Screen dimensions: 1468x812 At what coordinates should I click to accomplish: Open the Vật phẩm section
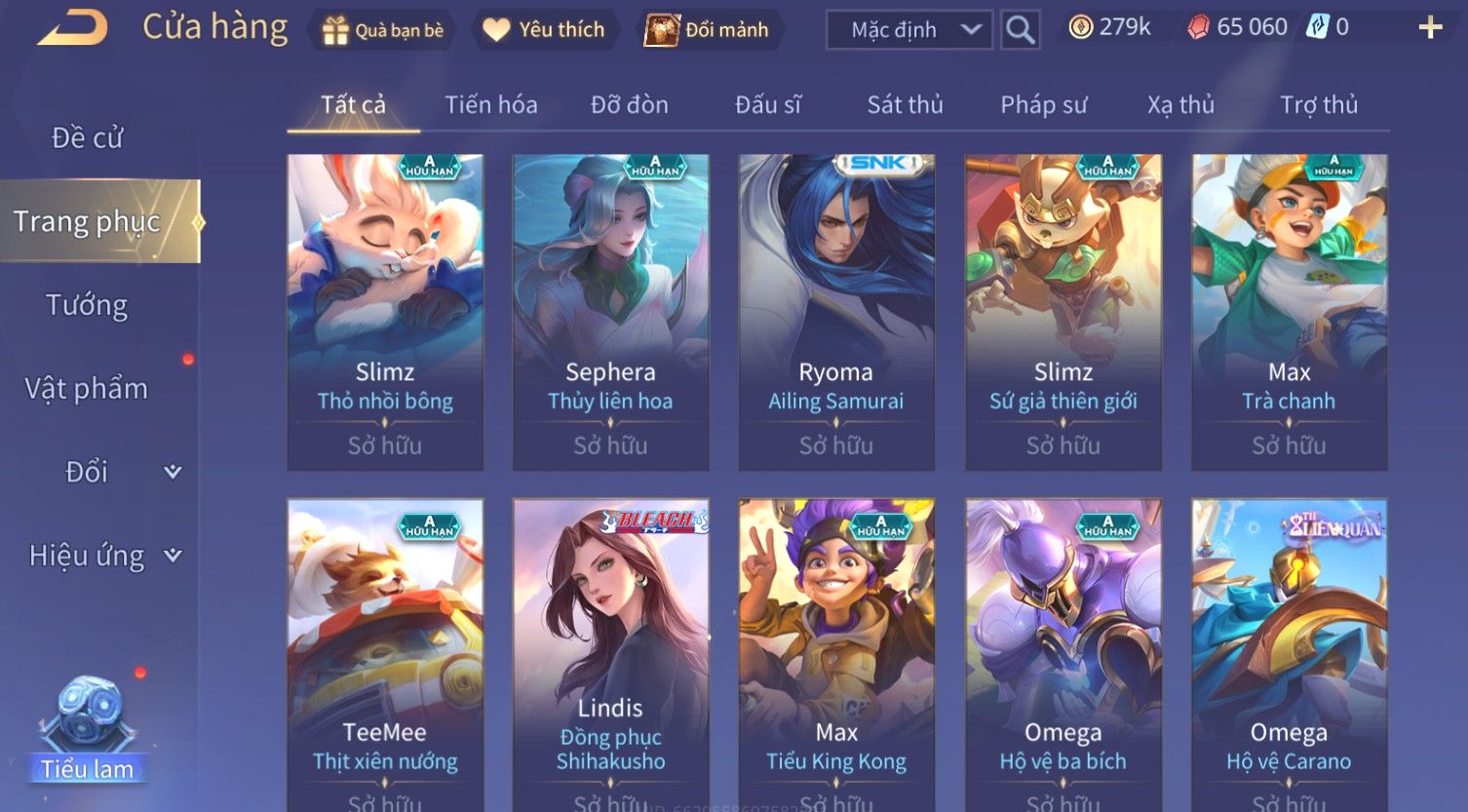88,389
